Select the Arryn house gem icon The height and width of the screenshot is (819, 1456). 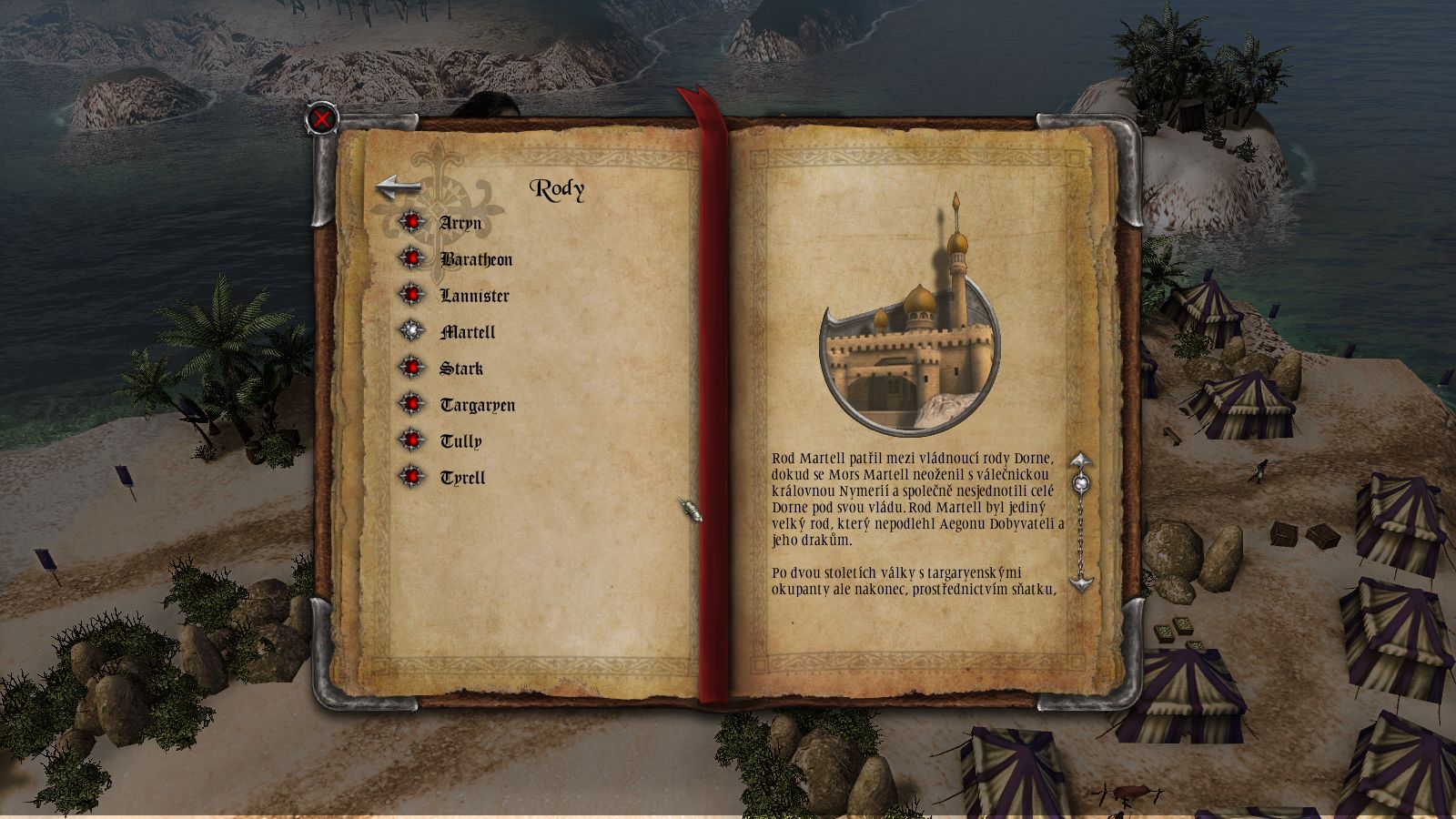point(414,221)
